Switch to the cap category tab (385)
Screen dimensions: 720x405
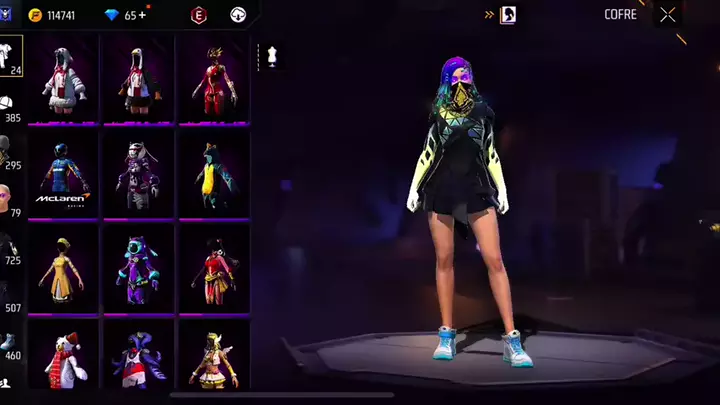(9, 108)
